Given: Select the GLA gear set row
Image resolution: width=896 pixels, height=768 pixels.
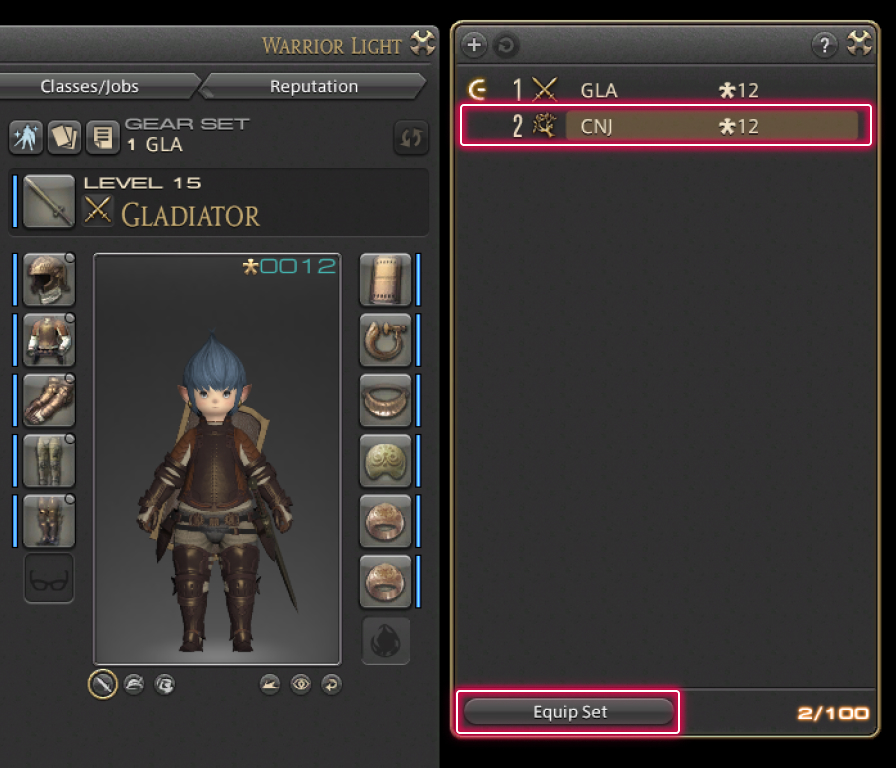Looking at the screenshot, I should (x=664, y=90).
